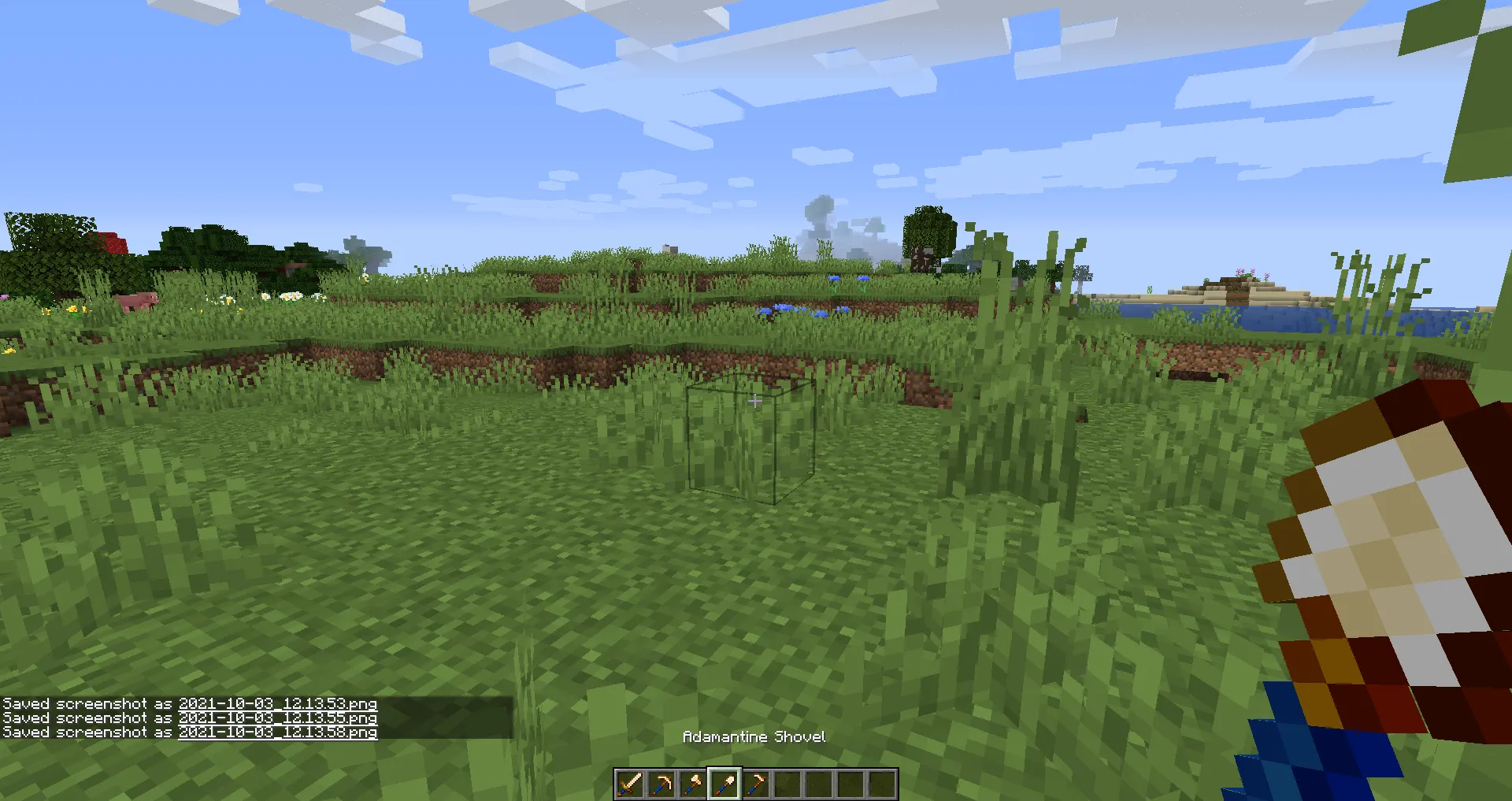
Task: Click the crosshair at screen center
Action: [755, 400]
